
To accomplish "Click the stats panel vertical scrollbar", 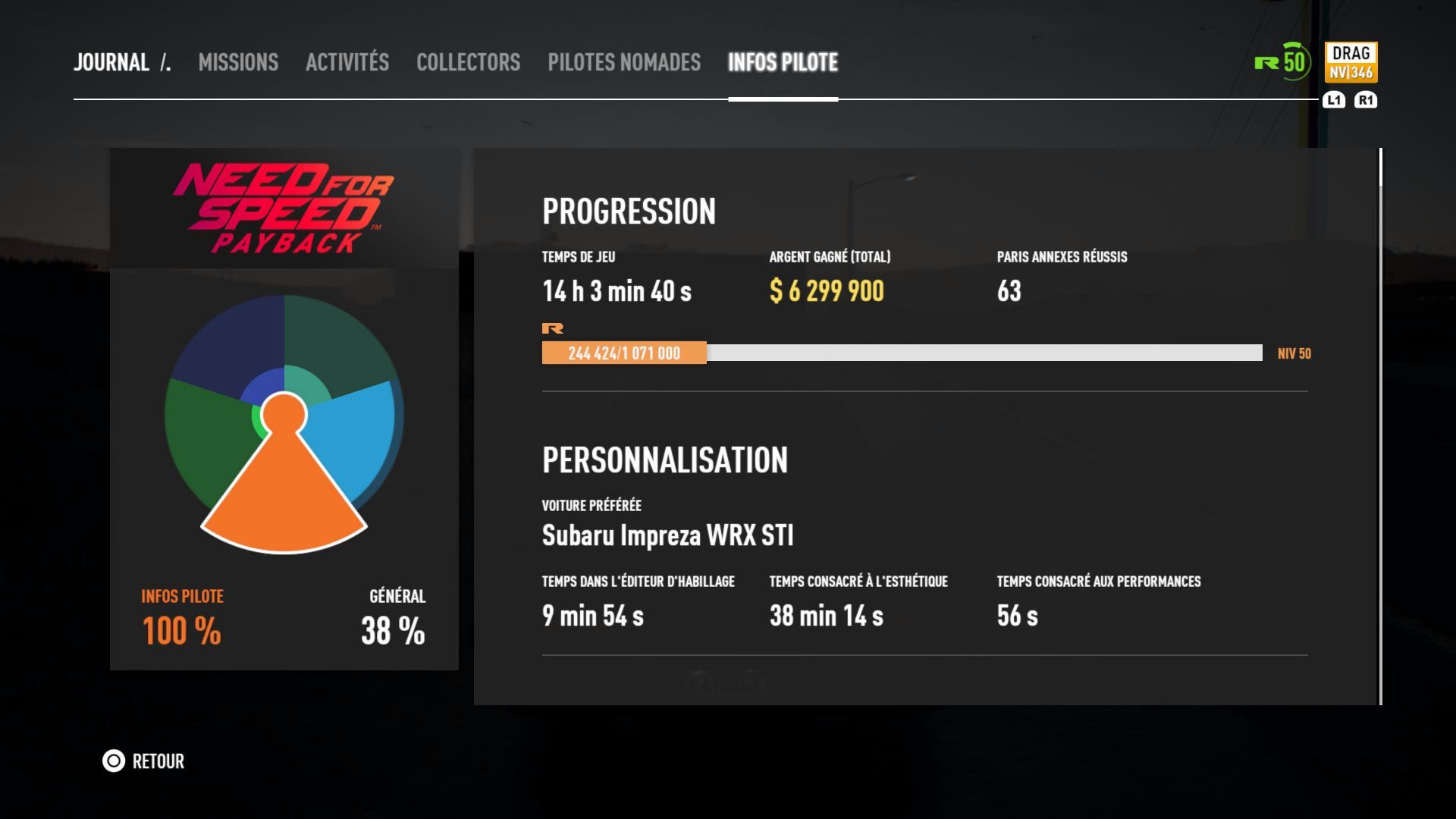I will [1381, 425].
